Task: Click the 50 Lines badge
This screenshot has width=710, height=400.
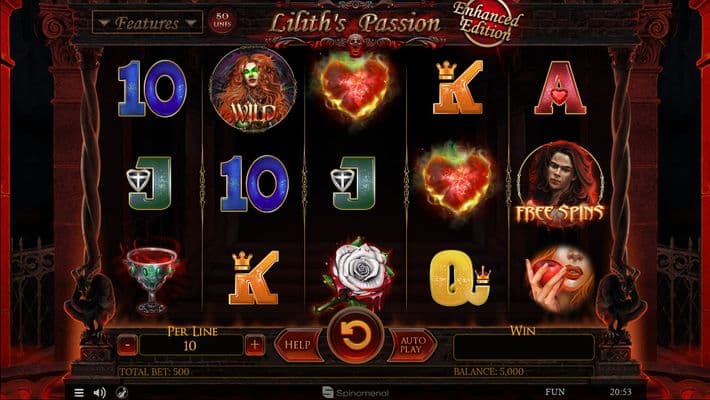Action: 220,21
